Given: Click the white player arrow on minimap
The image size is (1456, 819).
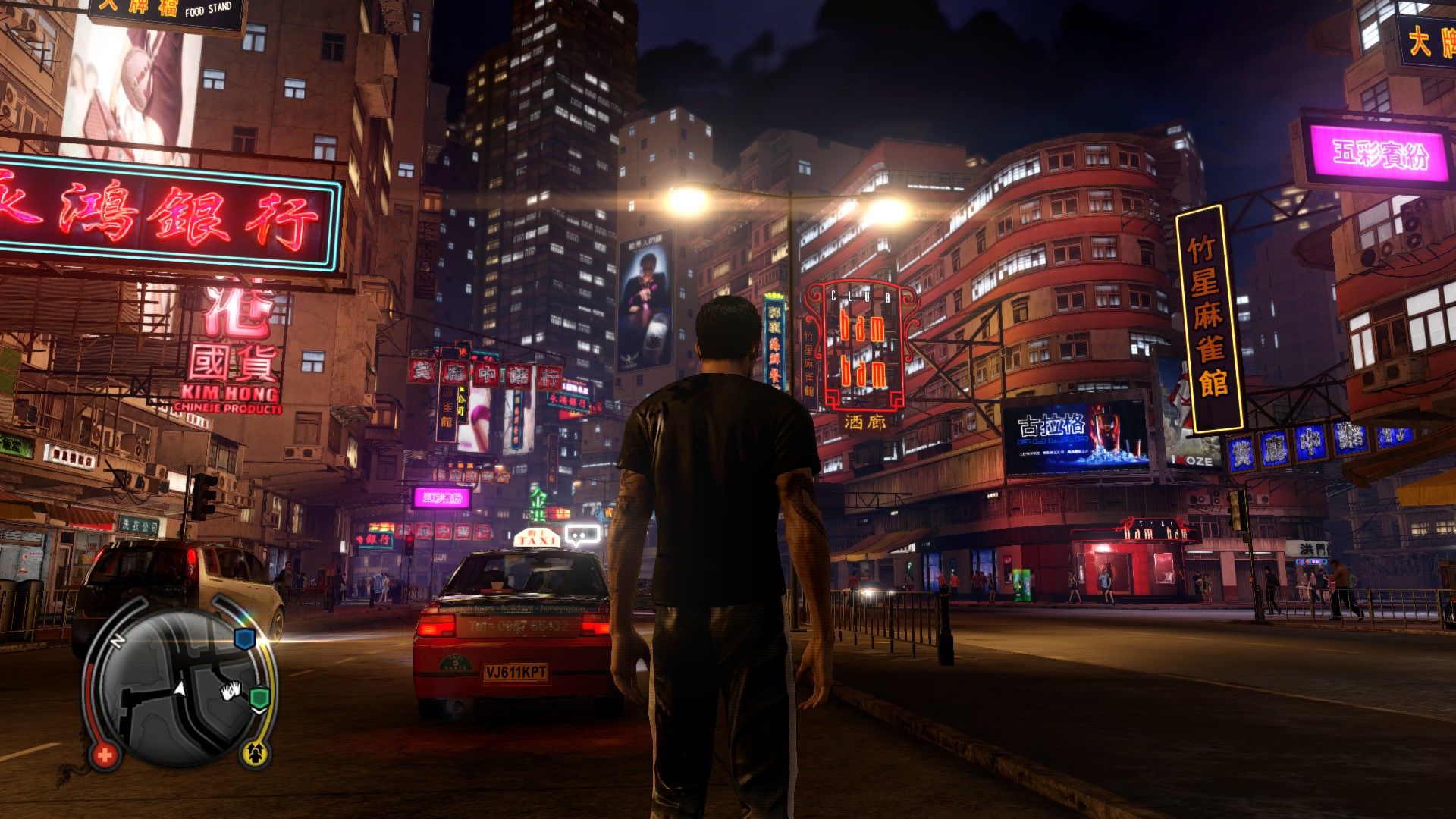Looking at the screenshot, I should pos(180,689).
